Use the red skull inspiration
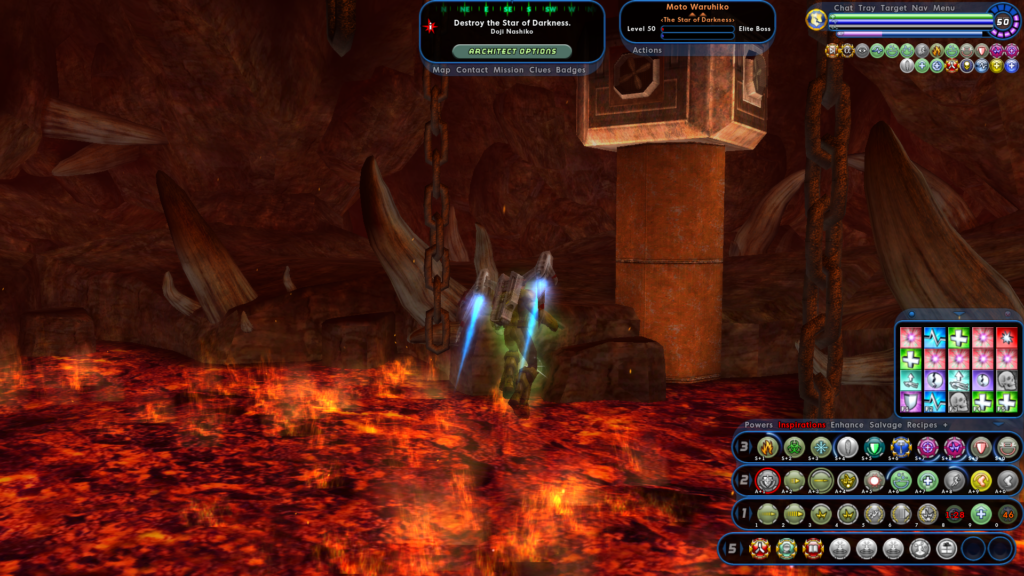The width and height of the screenshot is (1024, 576). [1006, 337]
